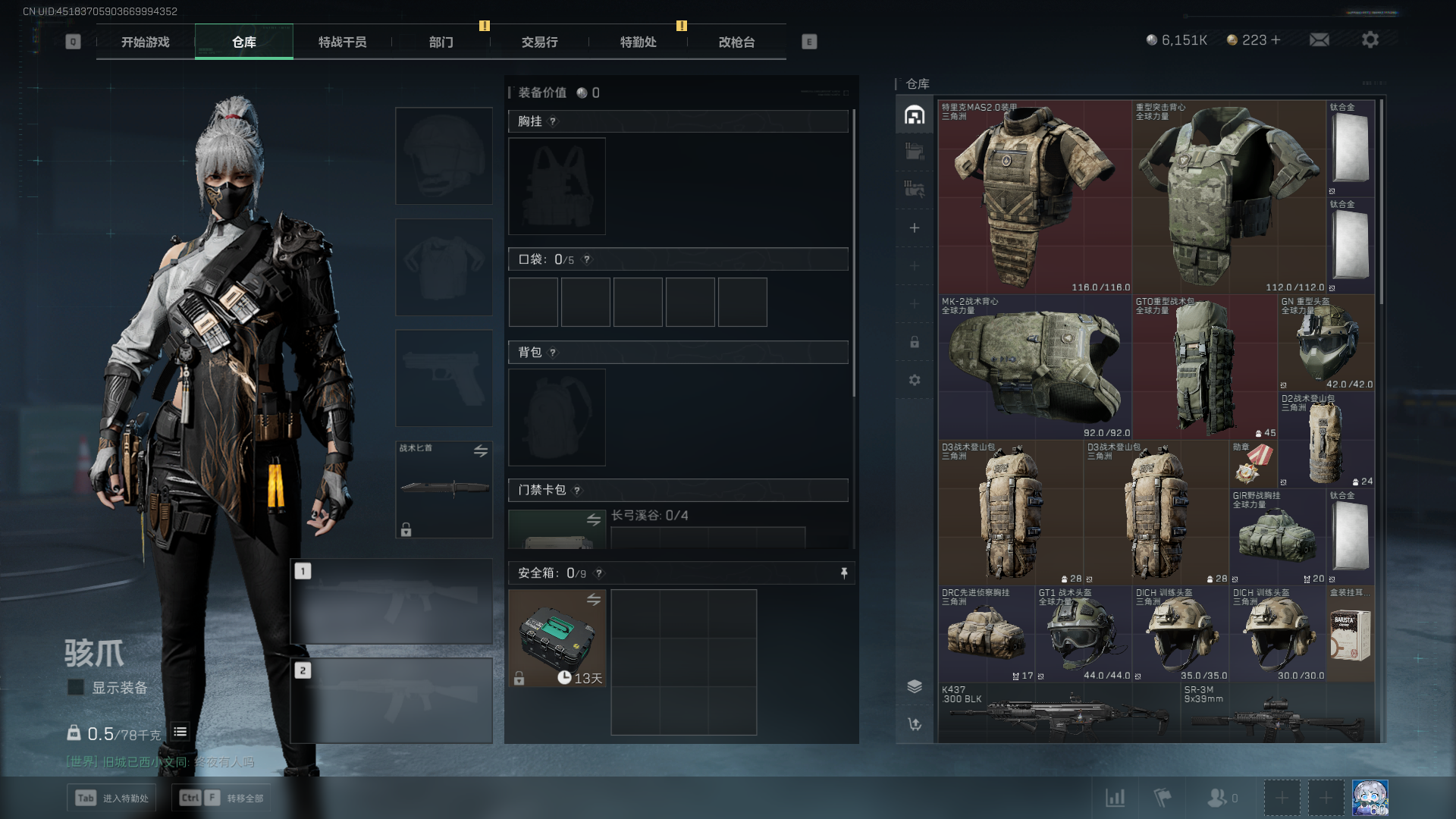
Task: Select the 特勤处 tab
Action: 638,42
